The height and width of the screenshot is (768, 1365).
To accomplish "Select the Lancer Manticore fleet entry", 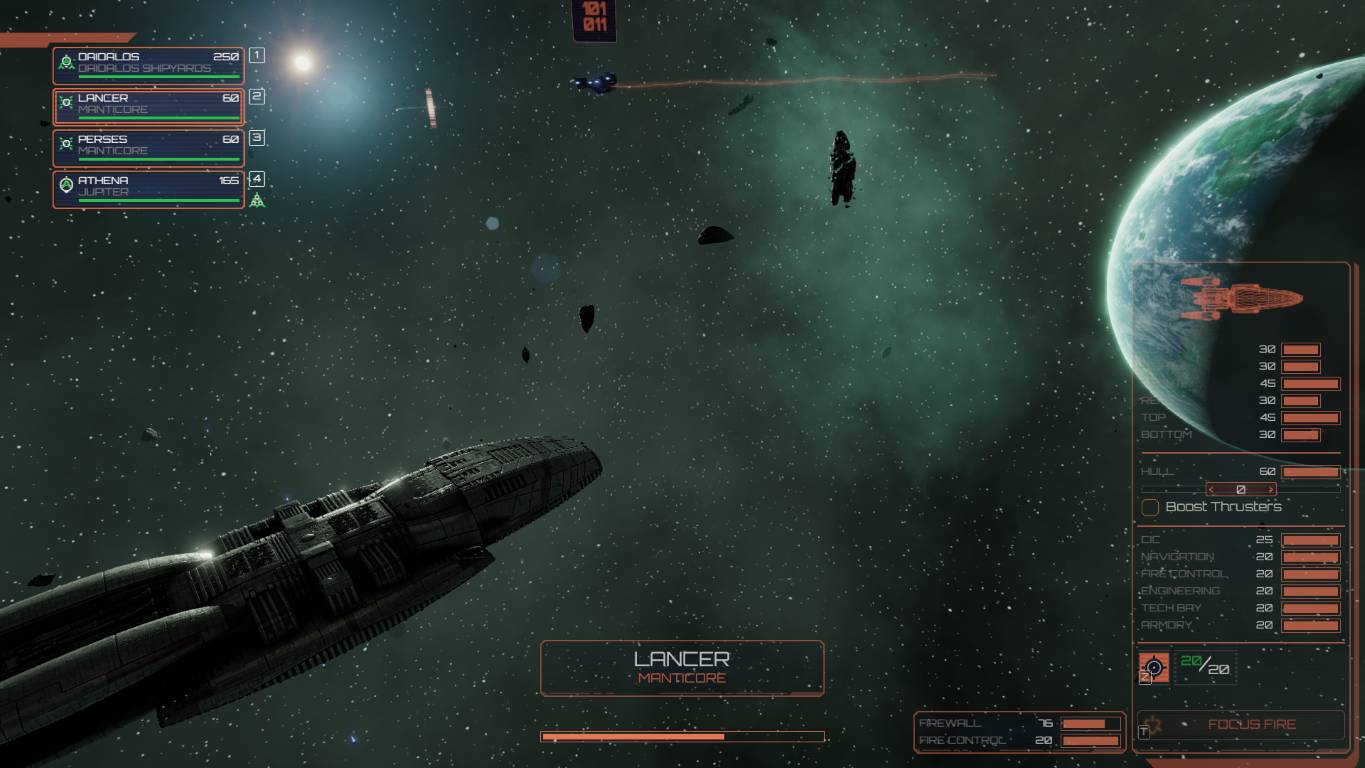I will click(x=148, y=106).
